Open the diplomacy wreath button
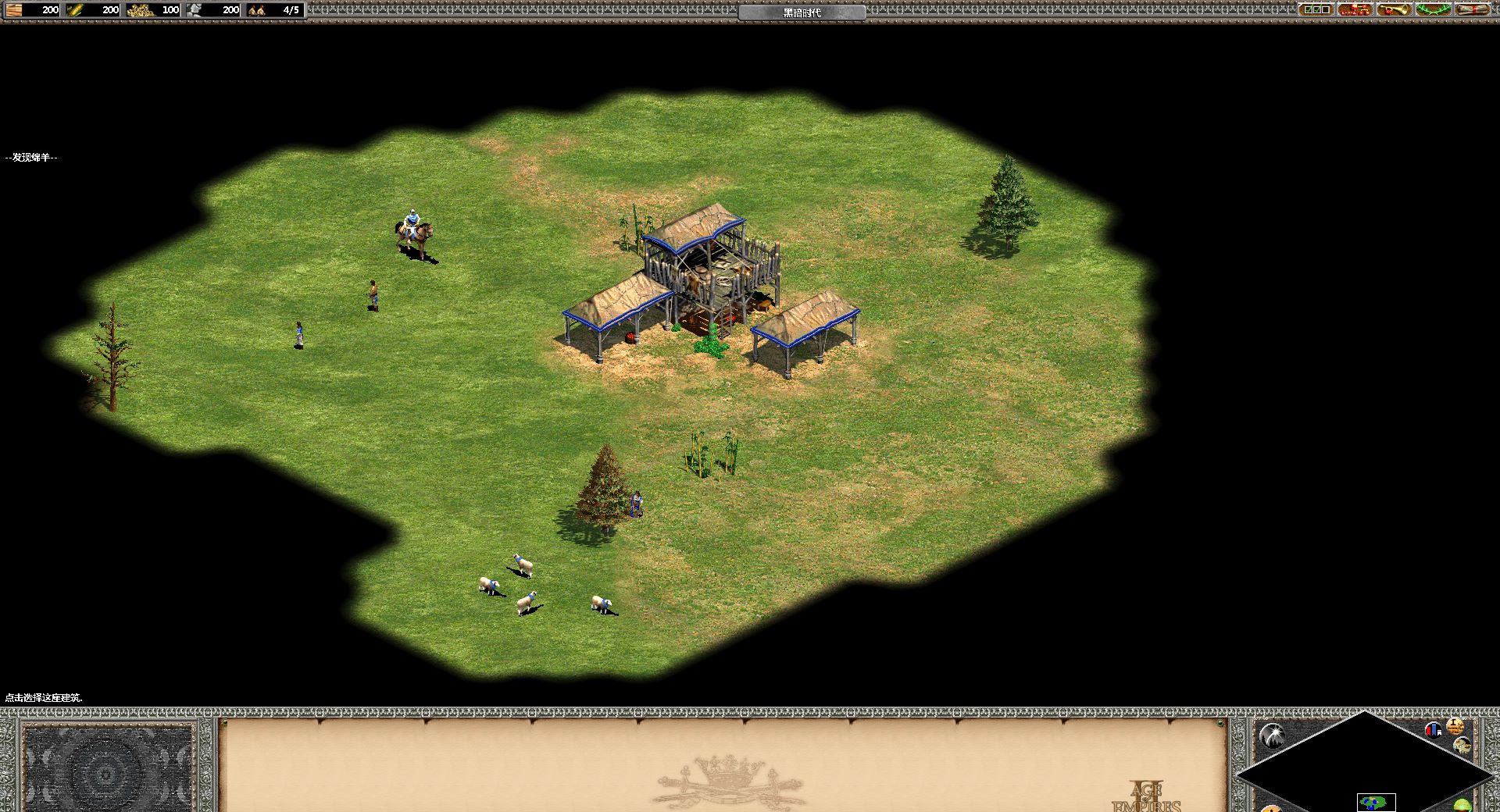This screenshot has height=812, width=1500. [x=1433, y=9]
